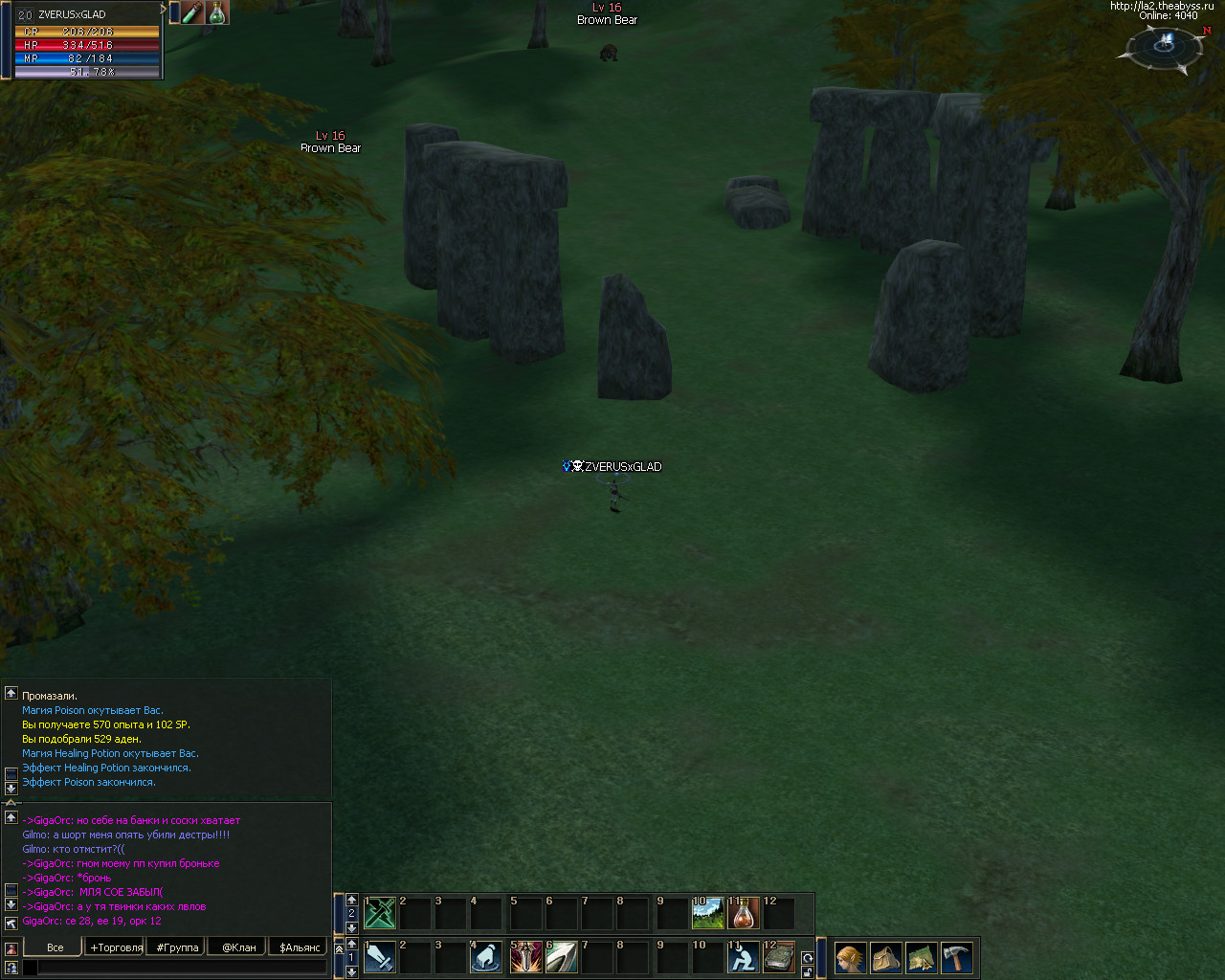
Task: Activate the landscape picture icon in slot 10
Action: pos(708,913)
